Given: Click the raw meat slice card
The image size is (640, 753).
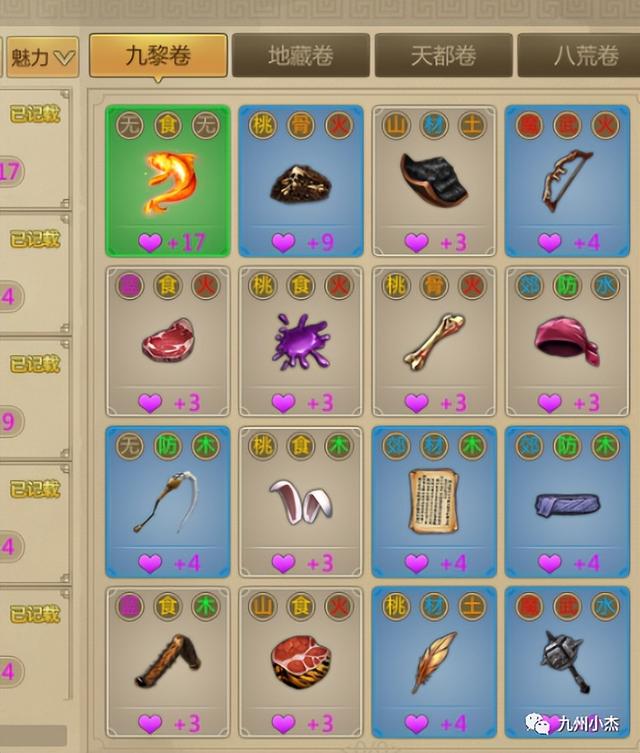Looking at the screenshot, I should 168,342.
